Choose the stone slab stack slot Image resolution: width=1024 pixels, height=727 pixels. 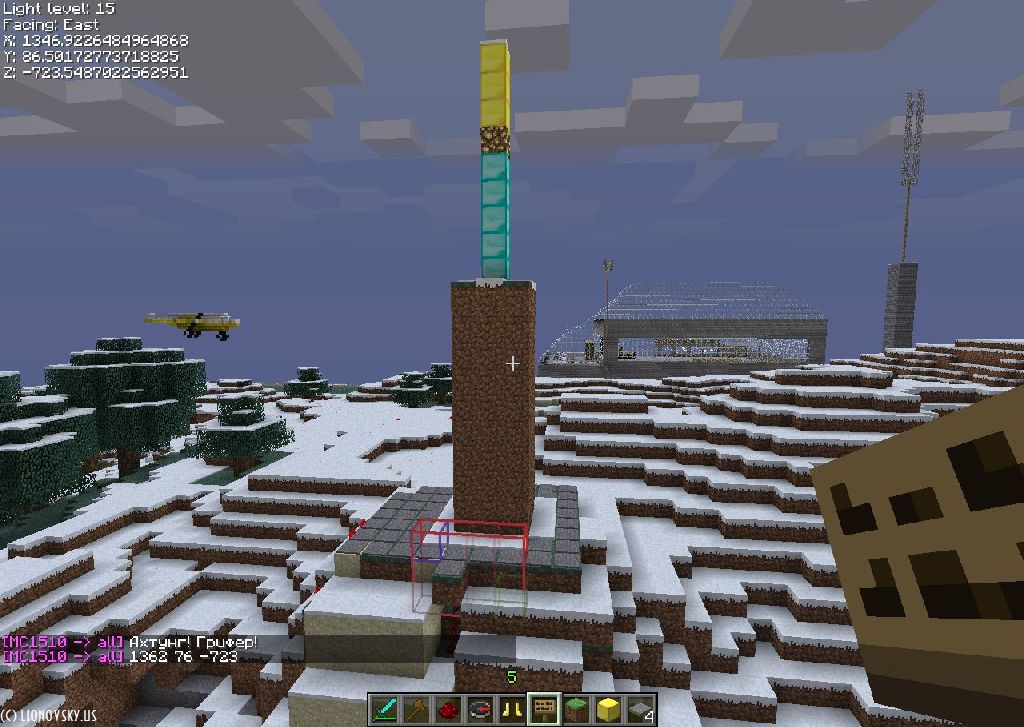[640, 709]
